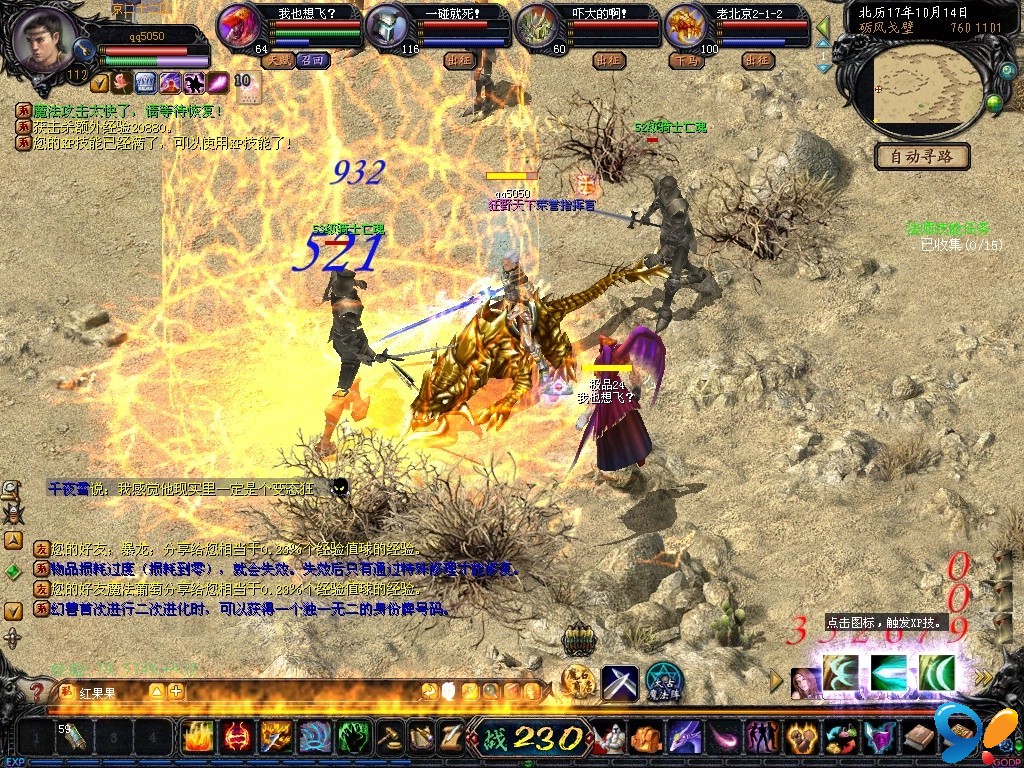Click the green left arrow beside the minimap

(823, 27)
